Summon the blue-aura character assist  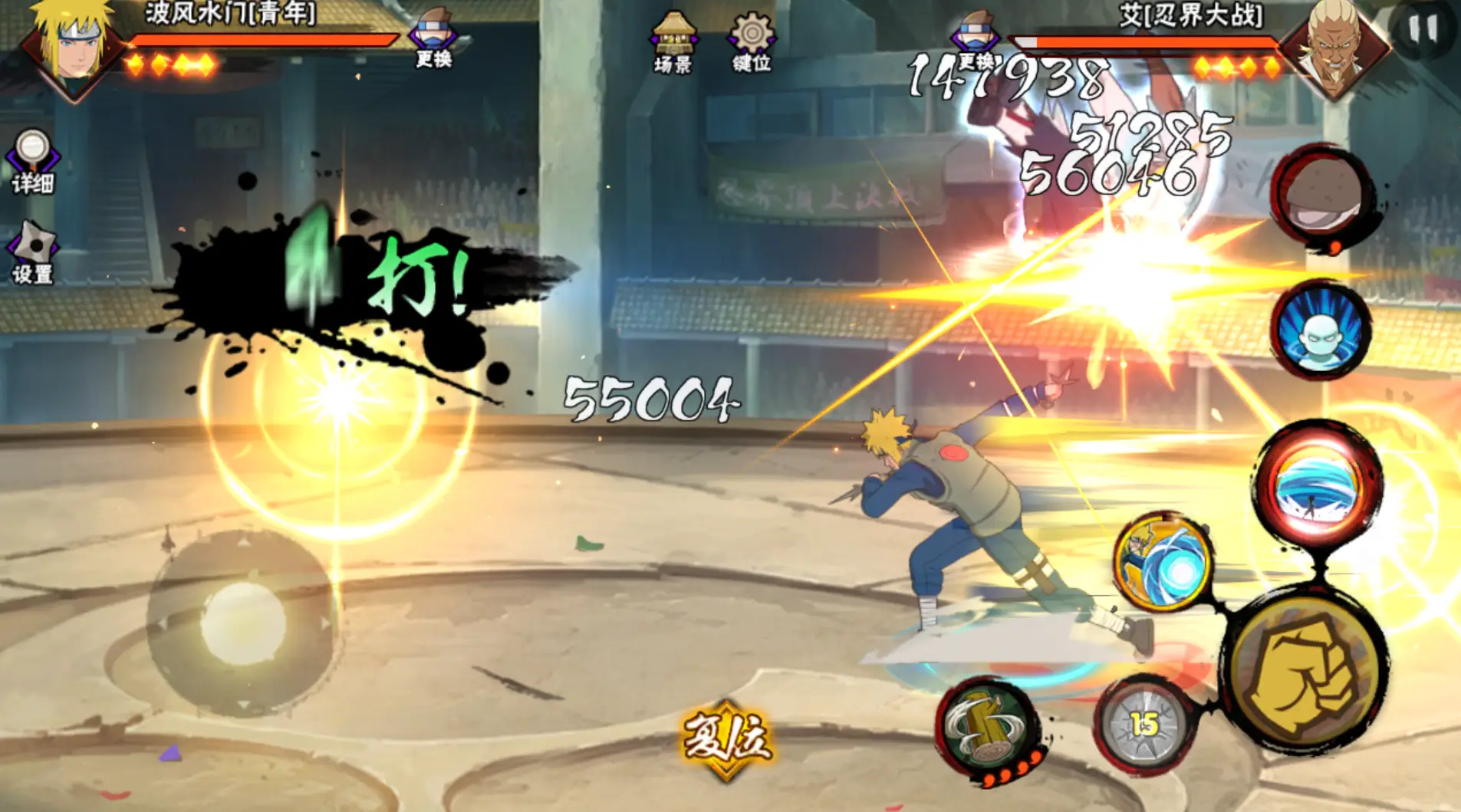pos(1321,331)
